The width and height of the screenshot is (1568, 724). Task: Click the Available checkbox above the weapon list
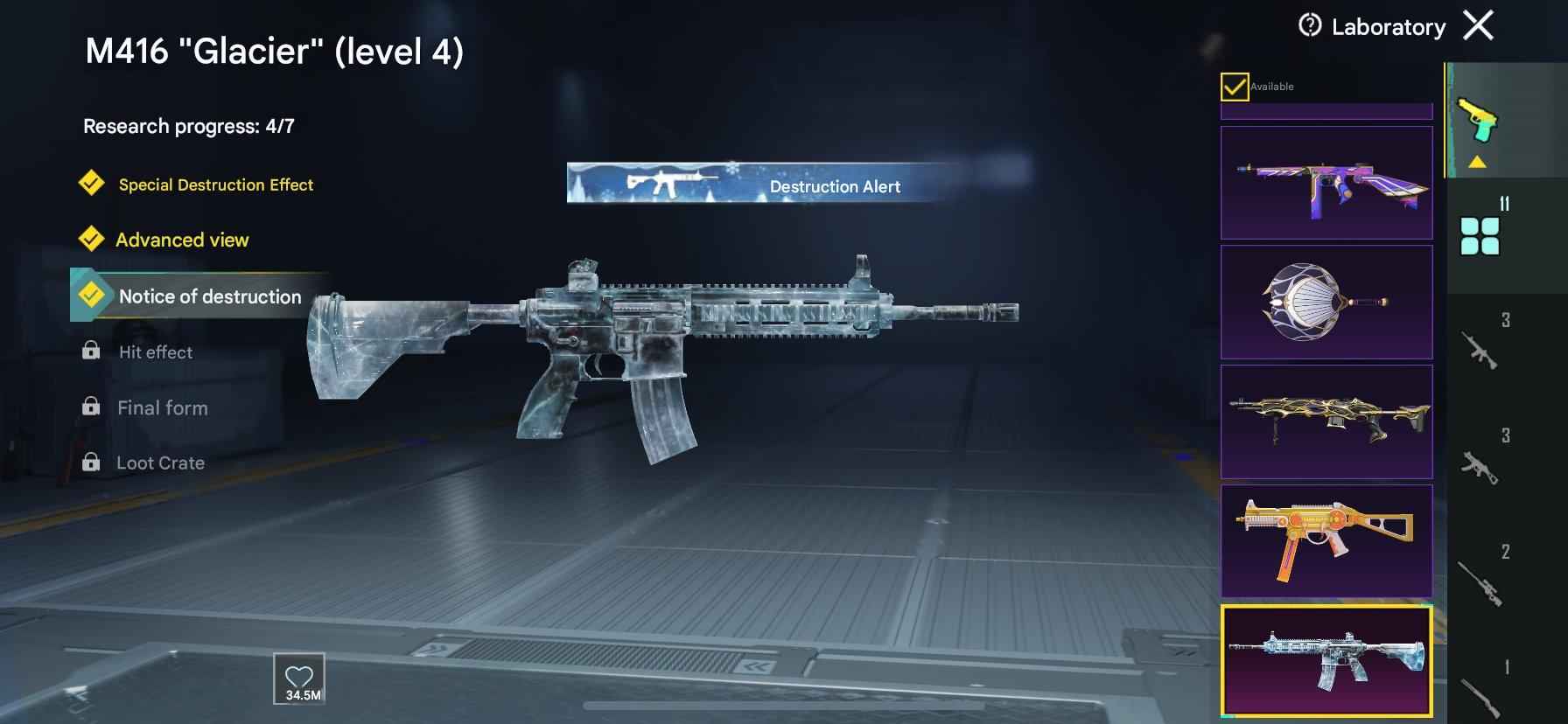(x=1233, y=86)
